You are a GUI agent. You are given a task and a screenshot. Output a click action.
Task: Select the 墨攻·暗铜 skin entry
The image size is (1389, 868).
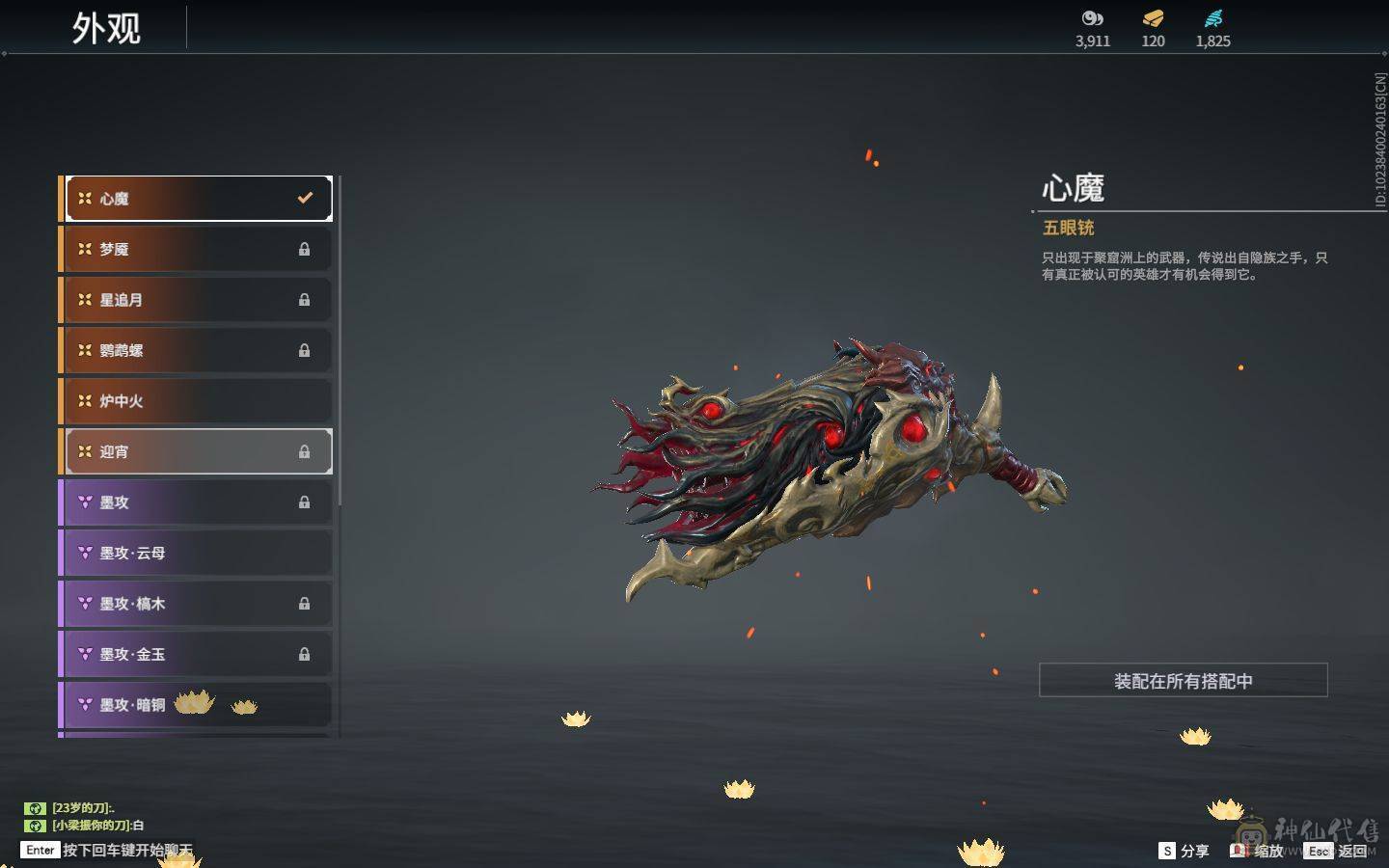tap(198, 705)
